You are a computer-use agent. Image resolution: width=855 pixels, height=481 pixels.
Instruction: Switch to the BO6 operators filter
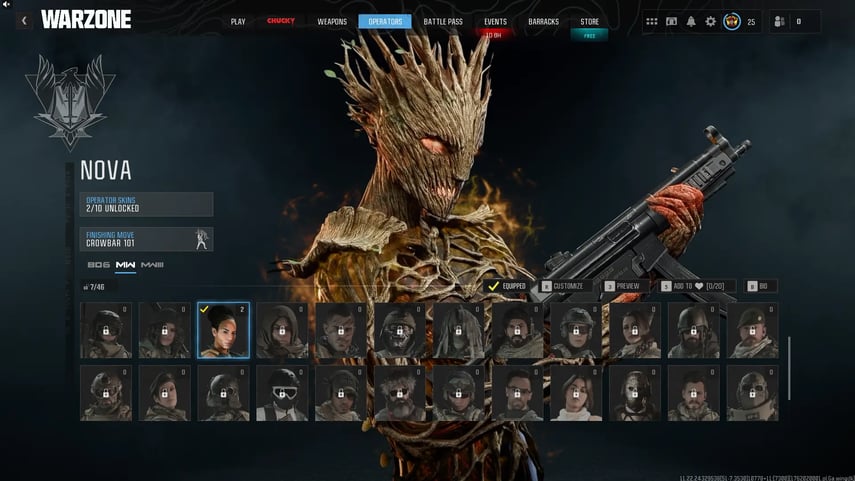click(x=98, y=265)
